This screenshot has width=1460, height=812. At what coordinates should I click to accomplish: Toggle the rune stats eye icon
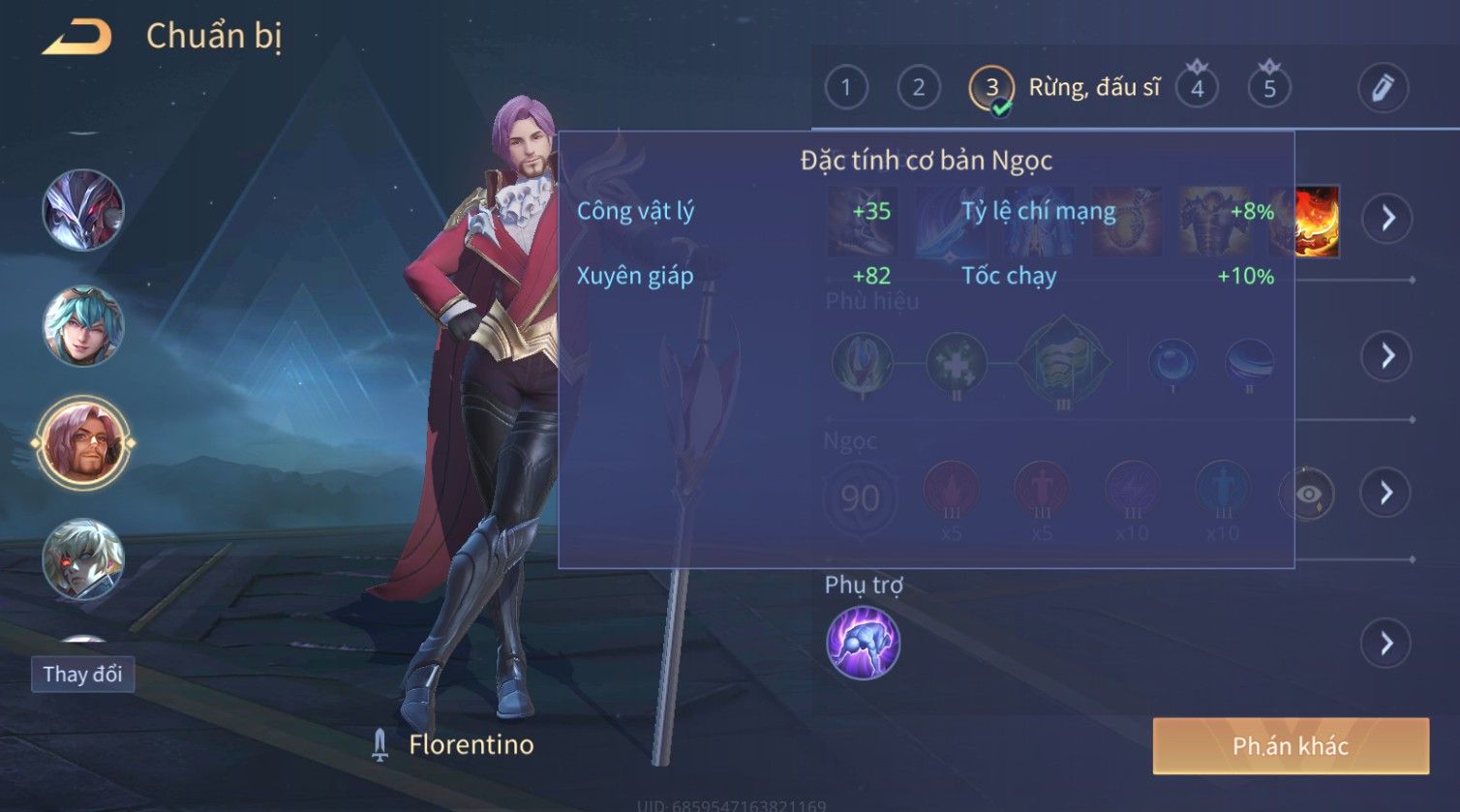[x=1308, y=494]
